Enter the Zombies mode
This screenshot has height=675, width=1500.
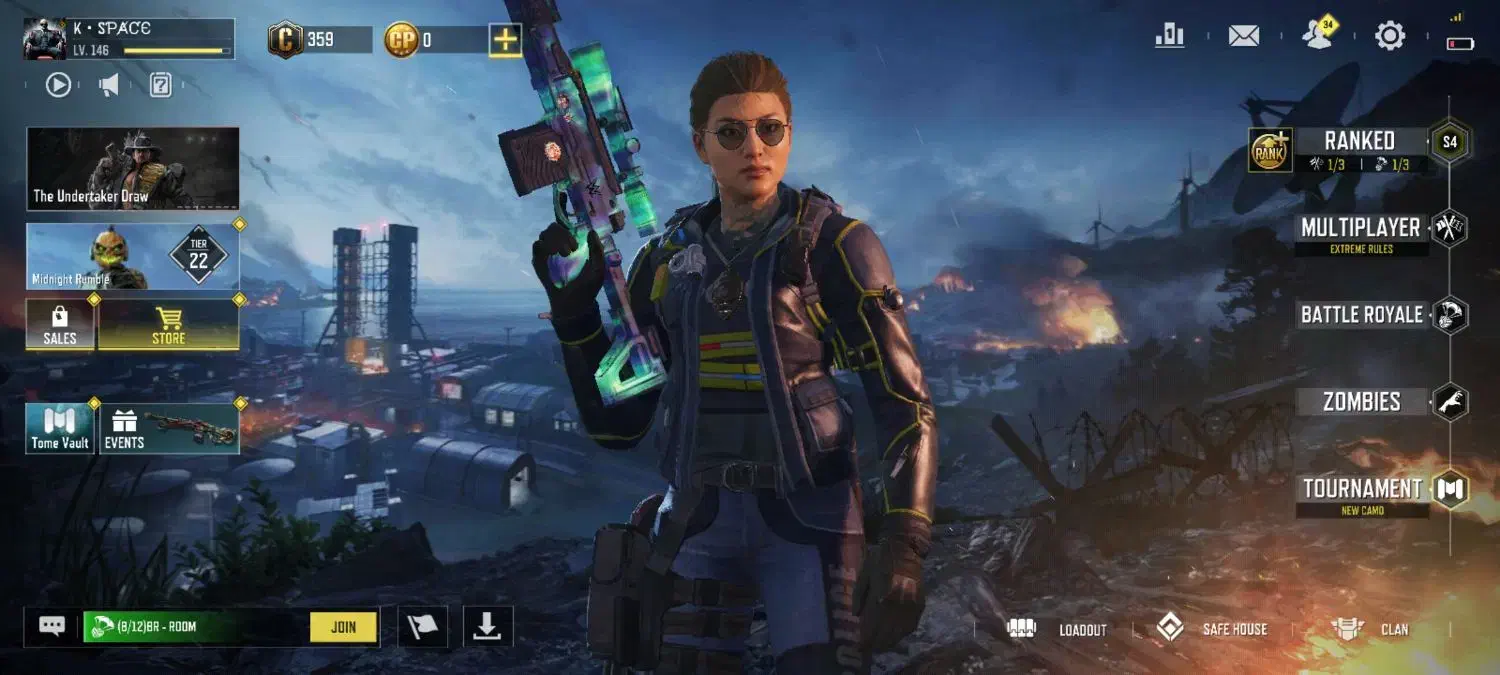[x=1361, y=402]
